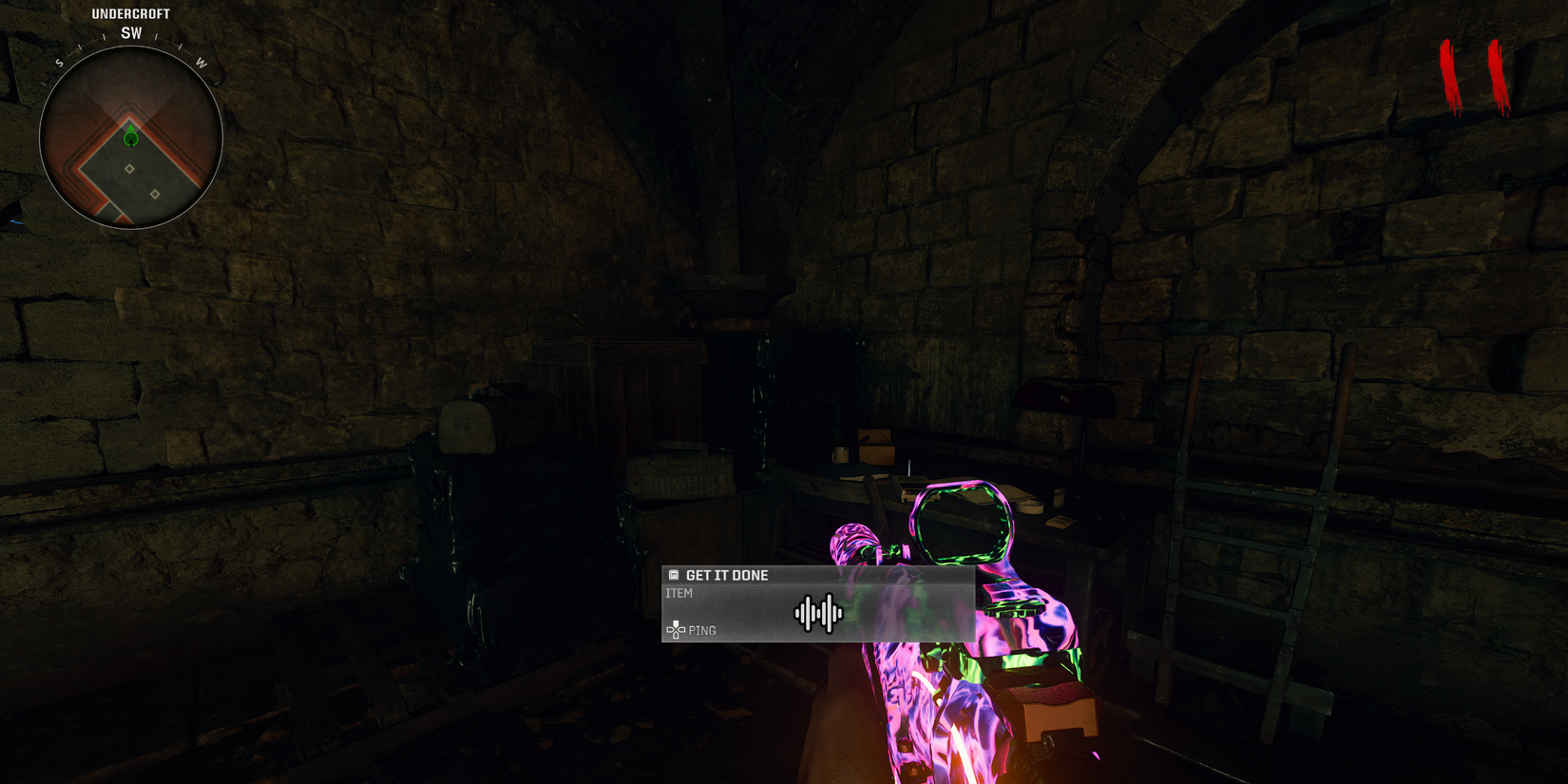Click the GET IT DONE subtitle header
Screen dimensions: 1568x784
tap(727, 575)
